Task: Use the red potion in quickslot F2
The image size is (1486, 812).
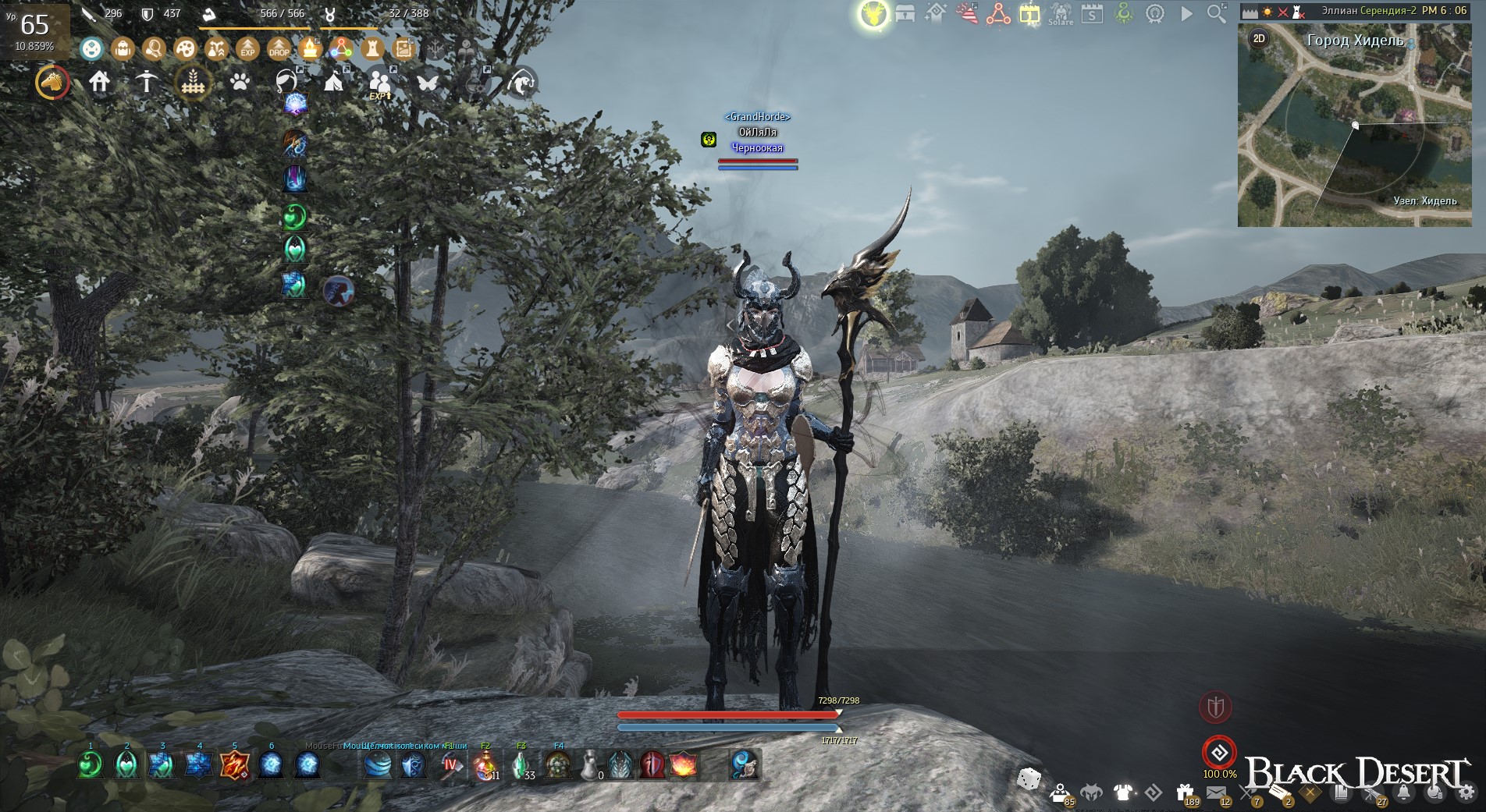Action: click(485, 765)
